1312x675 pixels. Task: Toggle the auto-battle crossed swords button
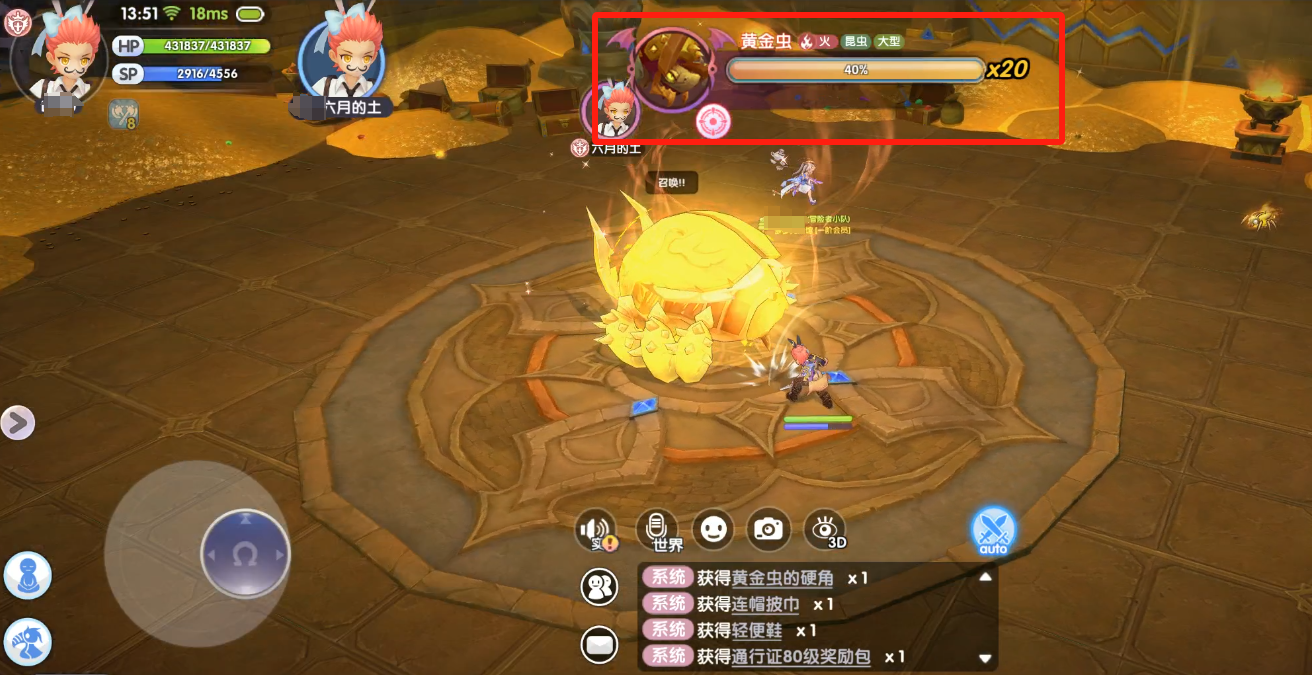[993, 530]
